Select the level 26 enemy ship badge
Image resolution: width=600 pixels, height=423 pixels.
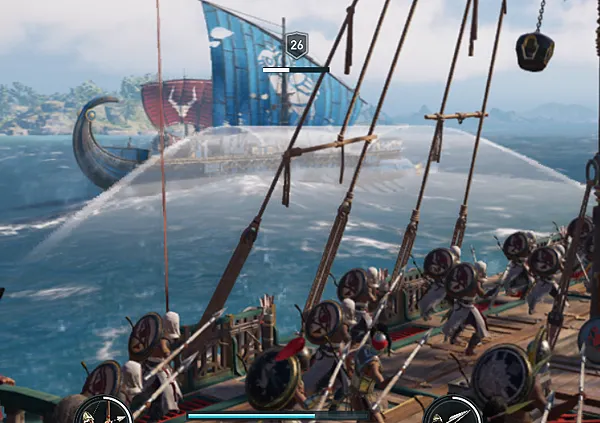click(296, 45)
